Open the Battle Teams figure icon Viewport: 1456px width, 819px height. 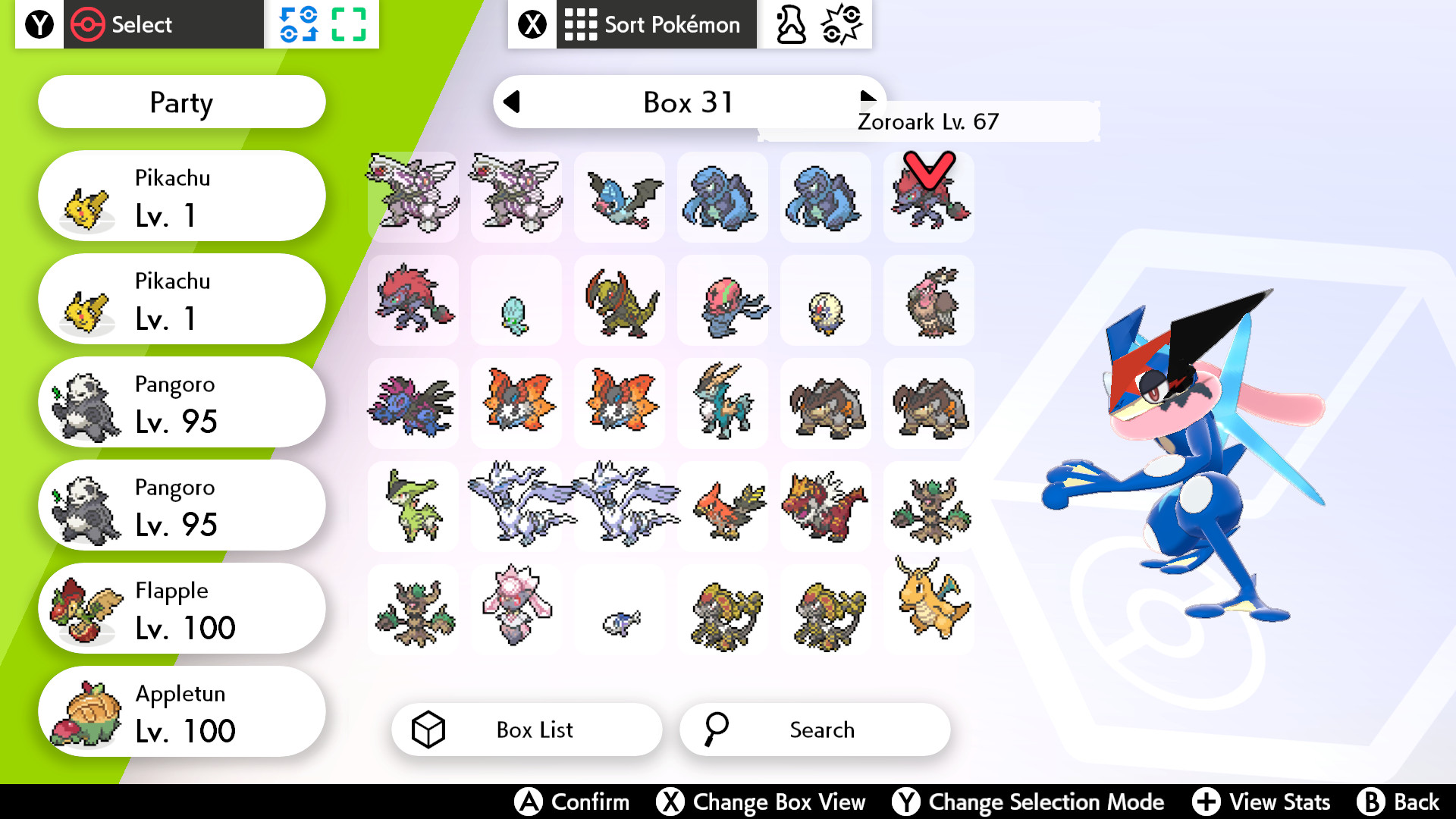coord(789,24)
